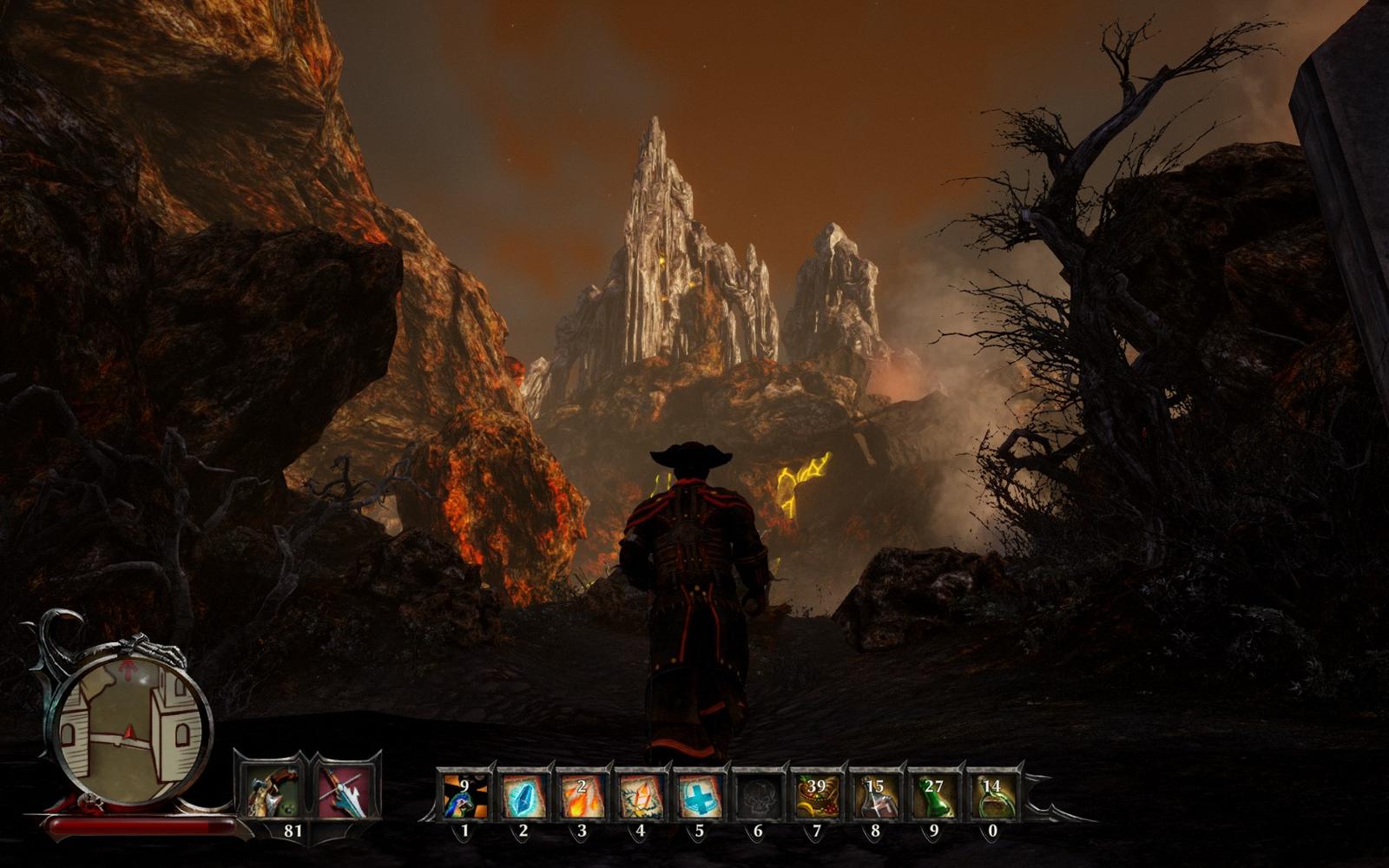Activate the blue crystal scroll

[x=523, y=795]
